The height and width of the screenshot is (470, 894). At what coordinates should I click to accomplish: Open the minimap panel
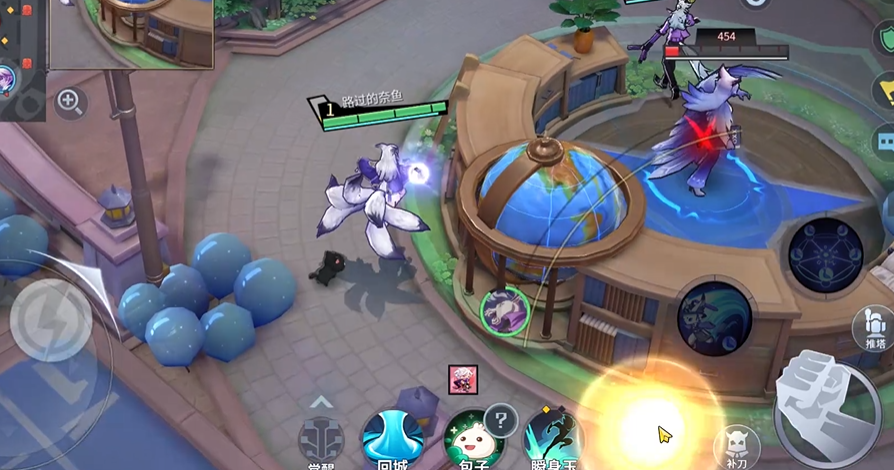(x=131, y=33)
